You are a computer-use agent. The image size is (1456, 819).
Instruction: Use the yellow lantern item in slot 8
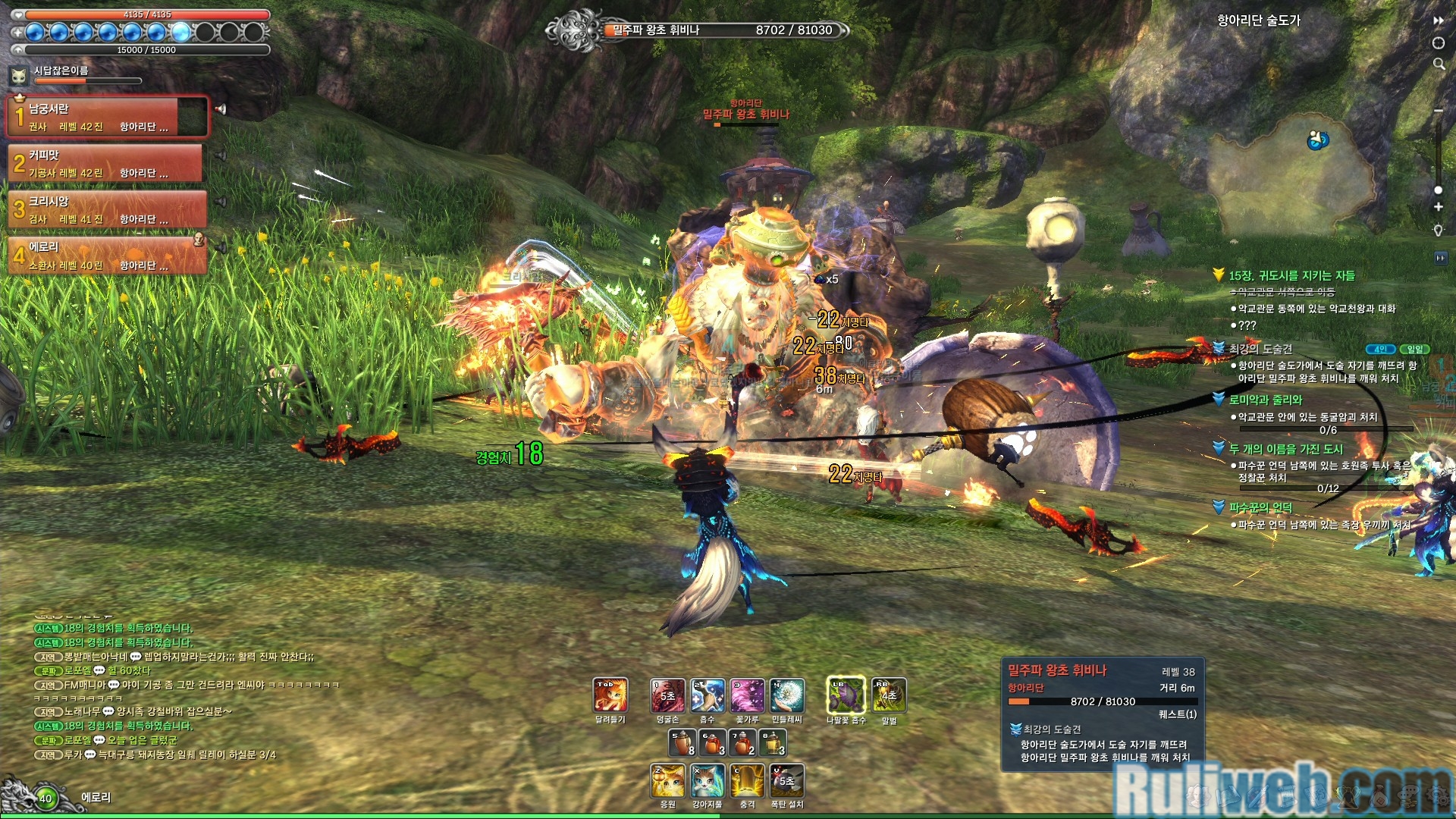(773, 743)
